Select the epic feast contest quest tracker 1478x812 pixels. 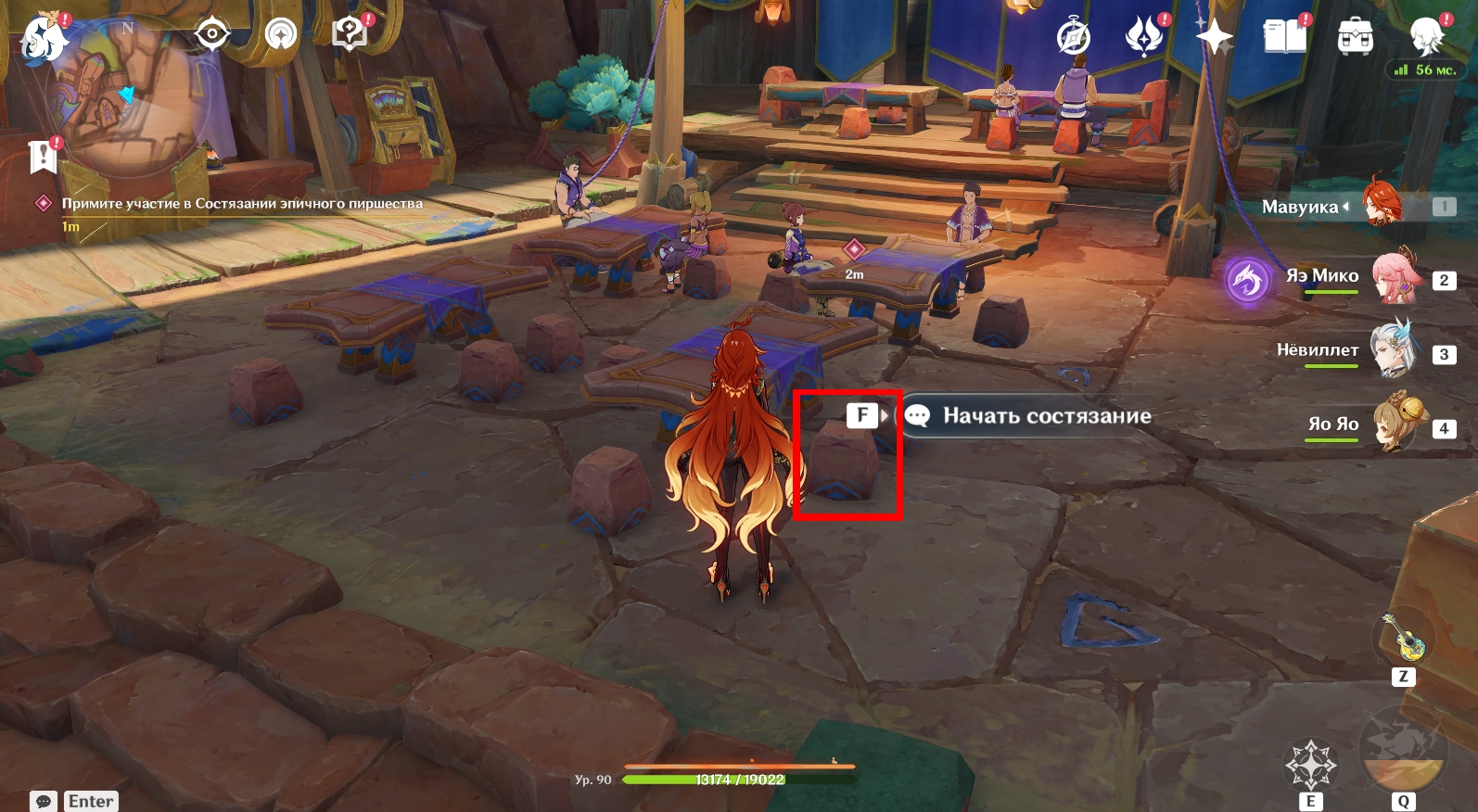coord(241,204)
